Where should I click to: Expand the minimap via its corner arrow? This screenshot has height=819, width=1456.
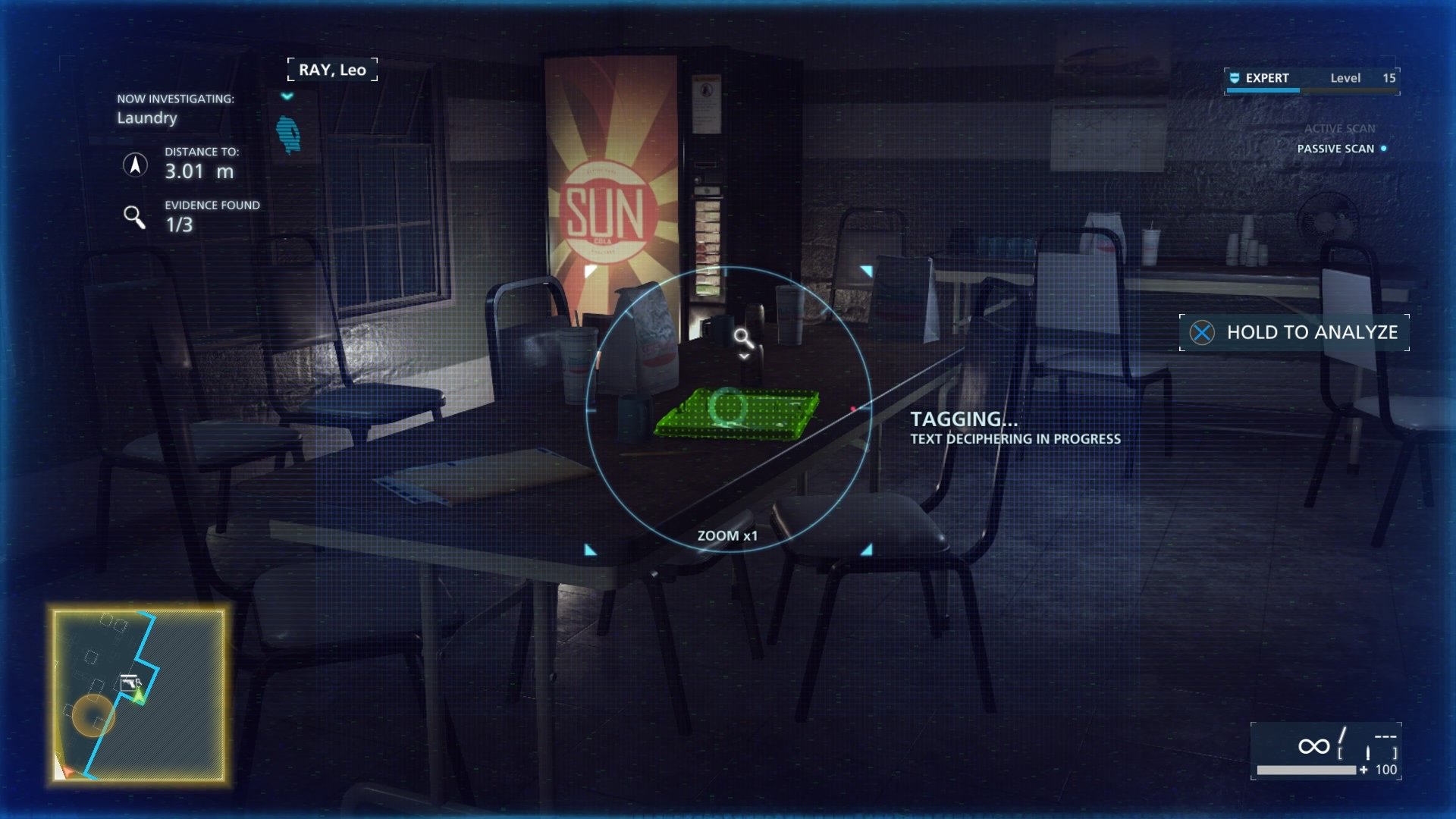tap(67, 770)
